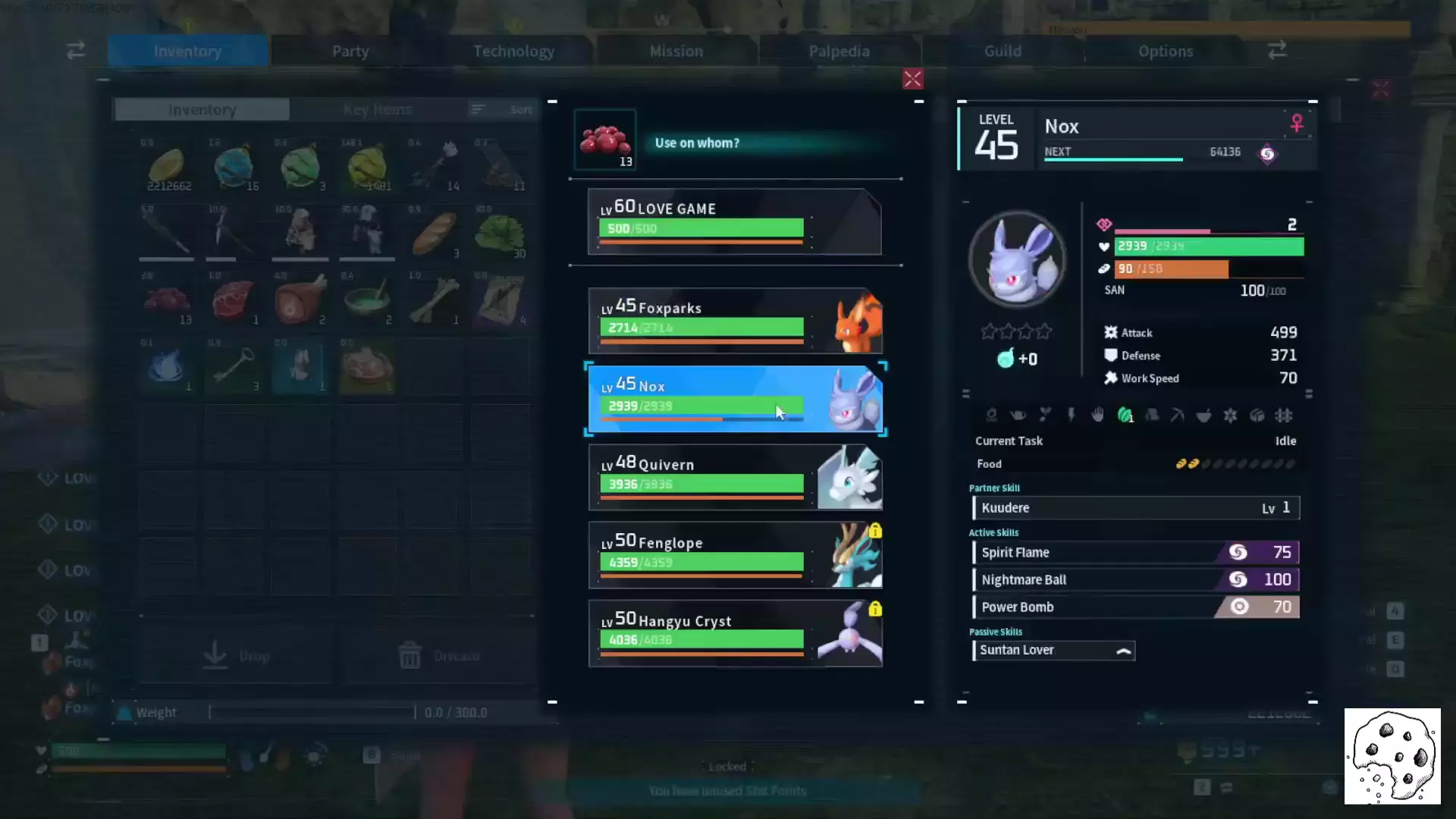Switch to the Guild tab
1456x819 pixels.
[1003, 51]
